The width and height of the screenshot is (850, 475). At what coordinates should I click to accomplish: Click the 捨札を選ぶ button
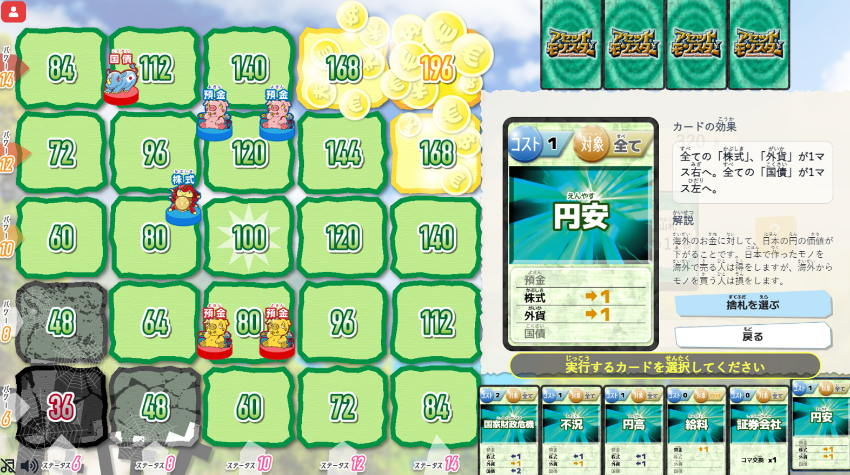pos(752,304)
